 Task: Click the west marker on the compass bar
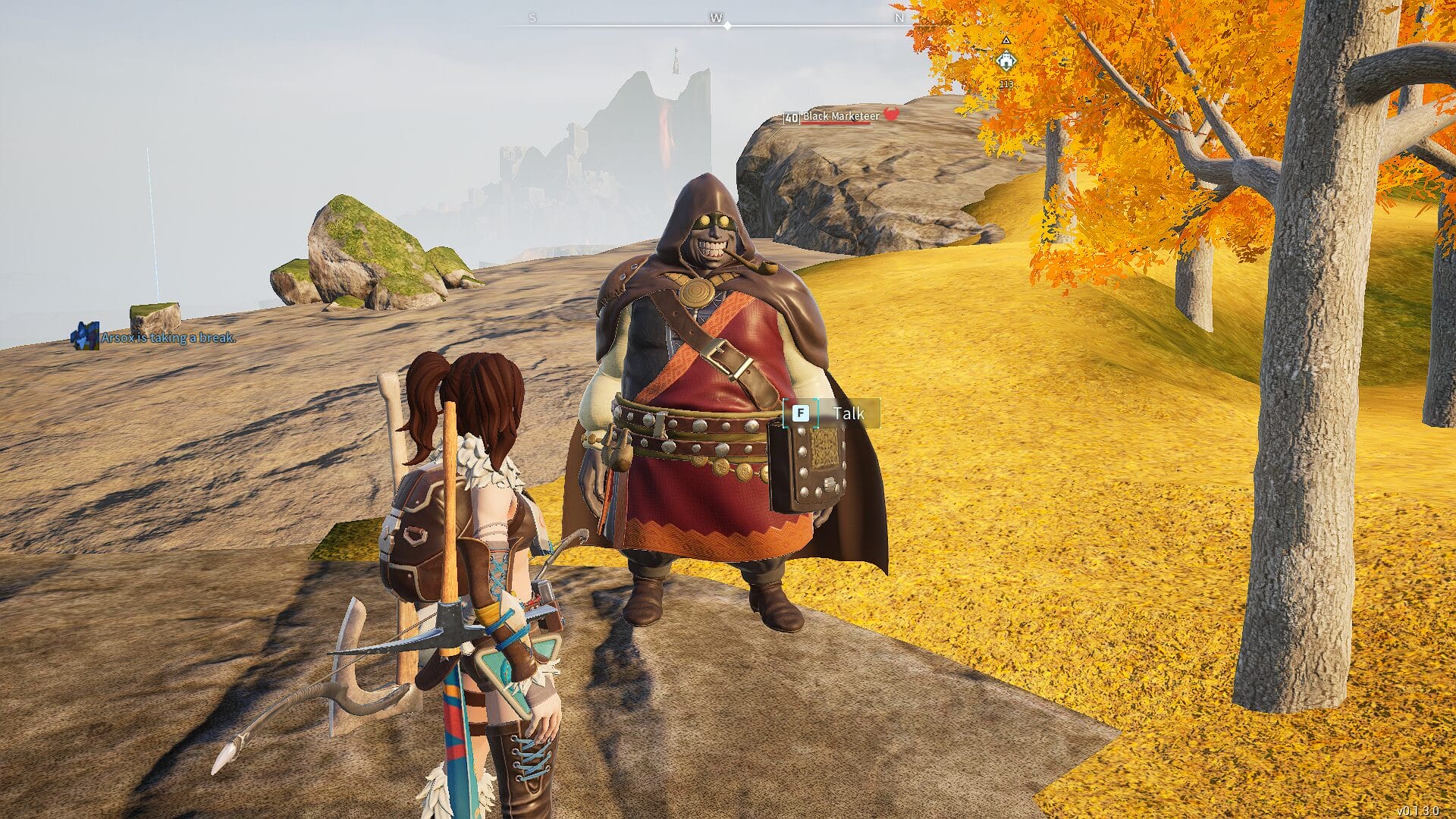[x=715, y=17]
